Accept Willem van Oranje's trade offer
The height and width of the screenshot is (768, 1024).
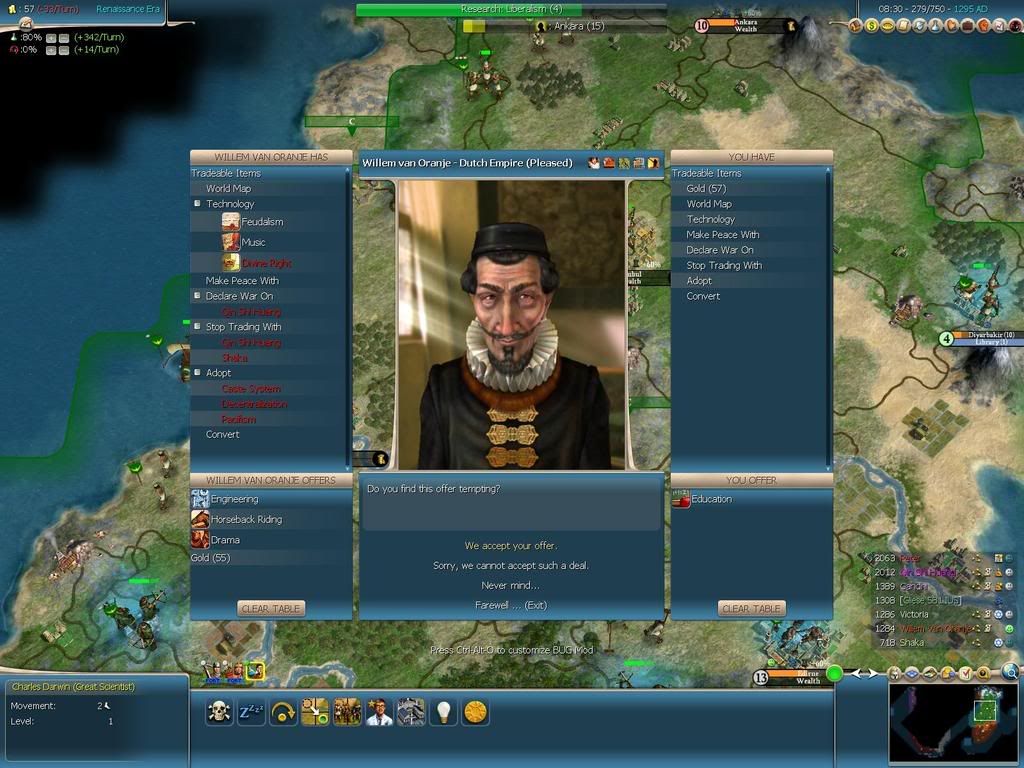[x=511, y=546]
